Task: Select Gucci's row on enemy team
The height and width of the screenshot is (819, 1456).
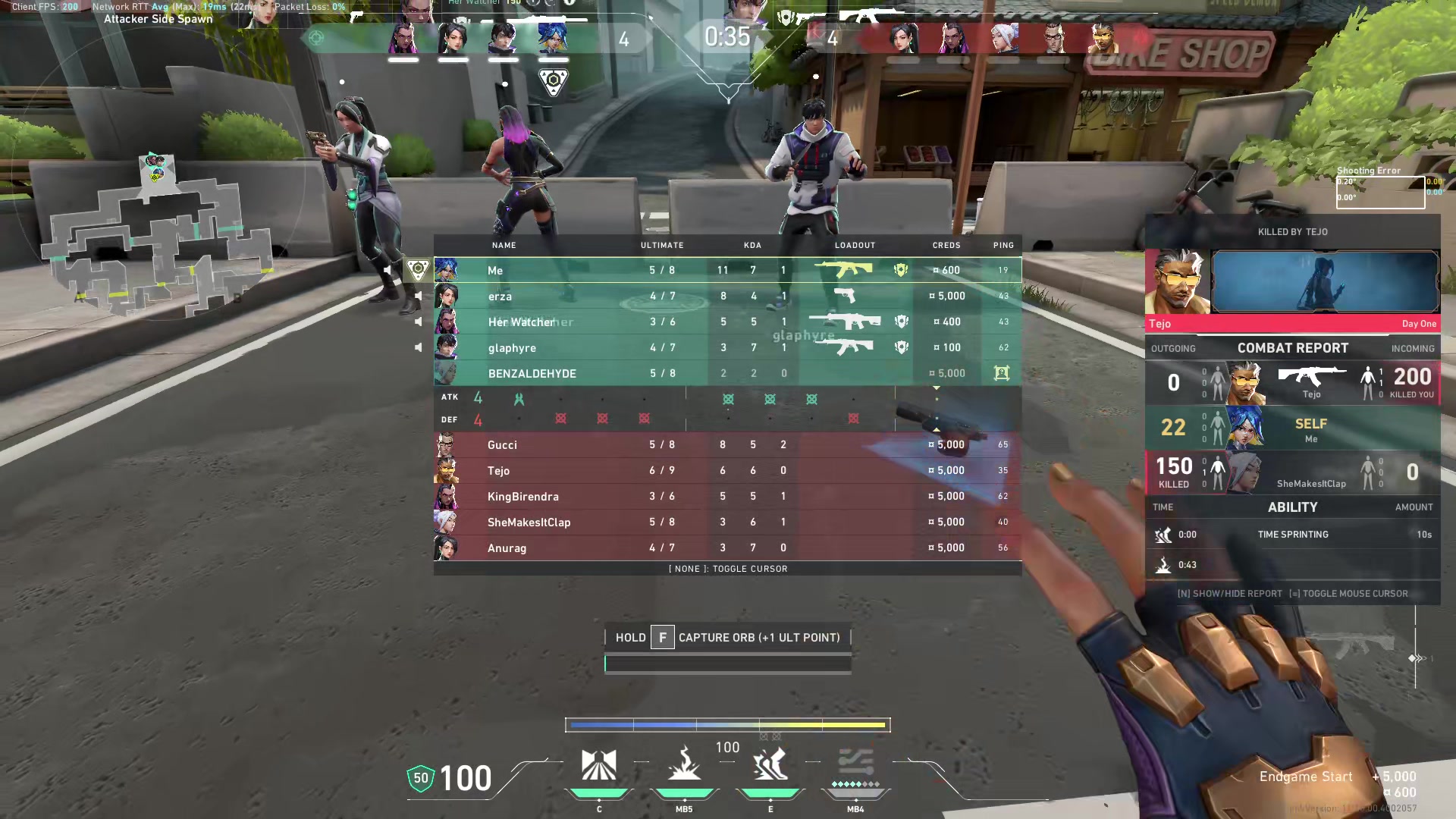Action: click(728, 444)
